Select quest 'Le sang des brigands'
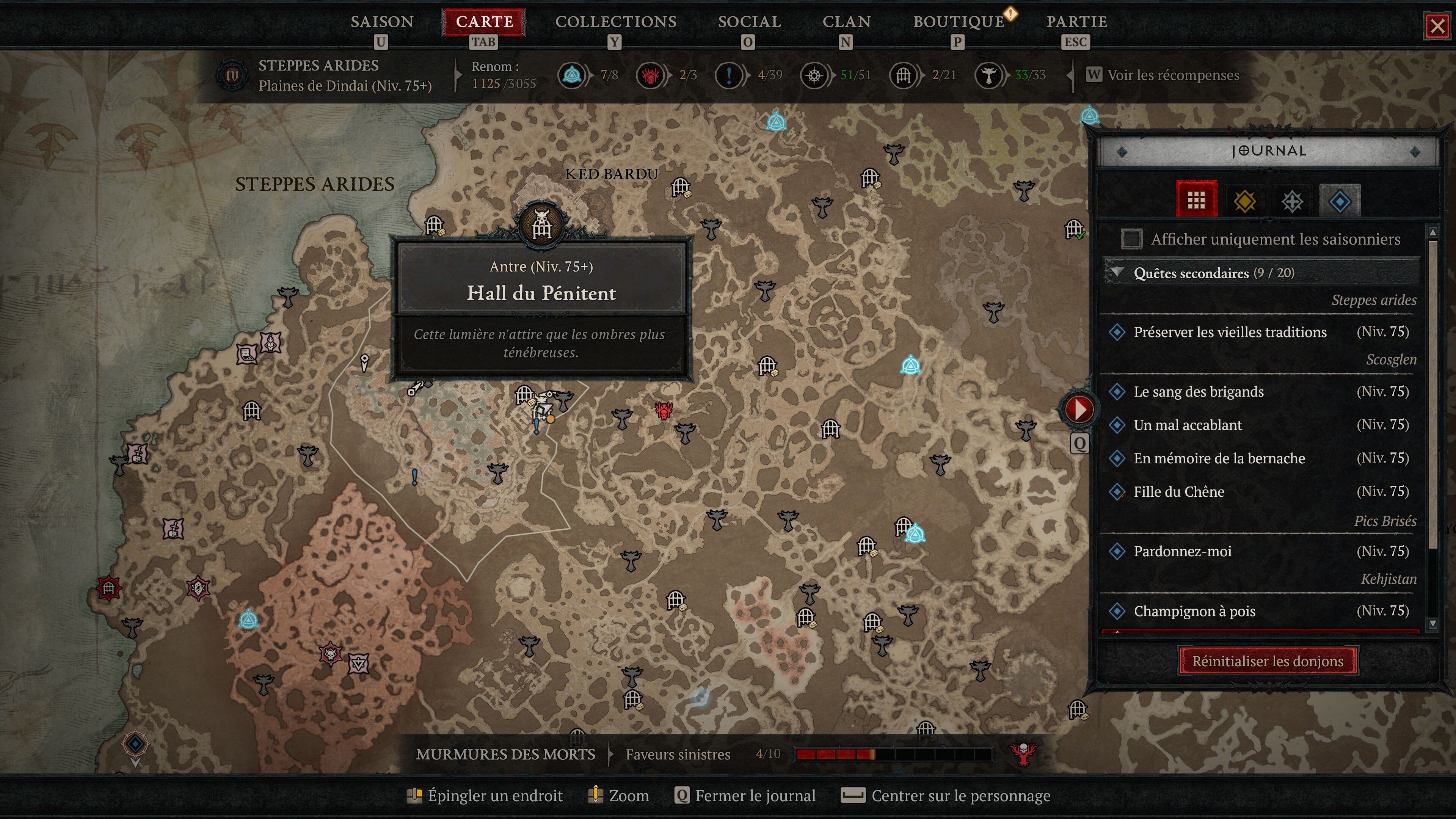 [1198, 392]
